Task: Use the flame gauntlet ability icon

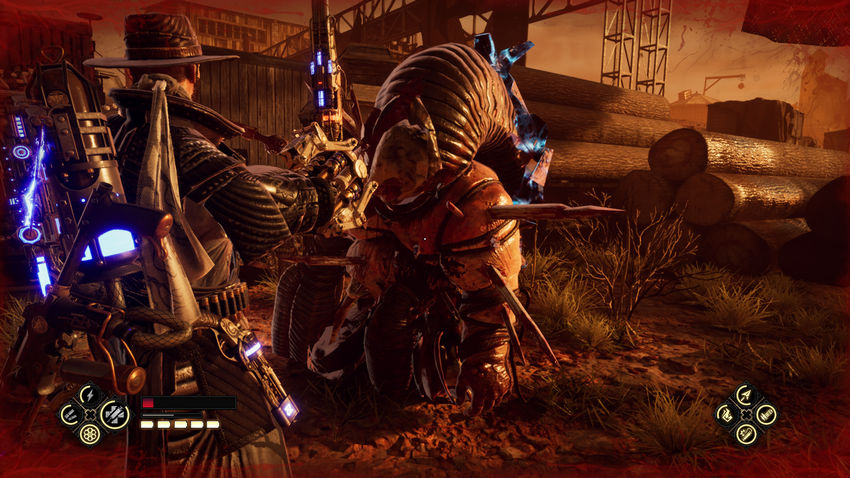Action: pyautogui.click(x=726, y=415)
